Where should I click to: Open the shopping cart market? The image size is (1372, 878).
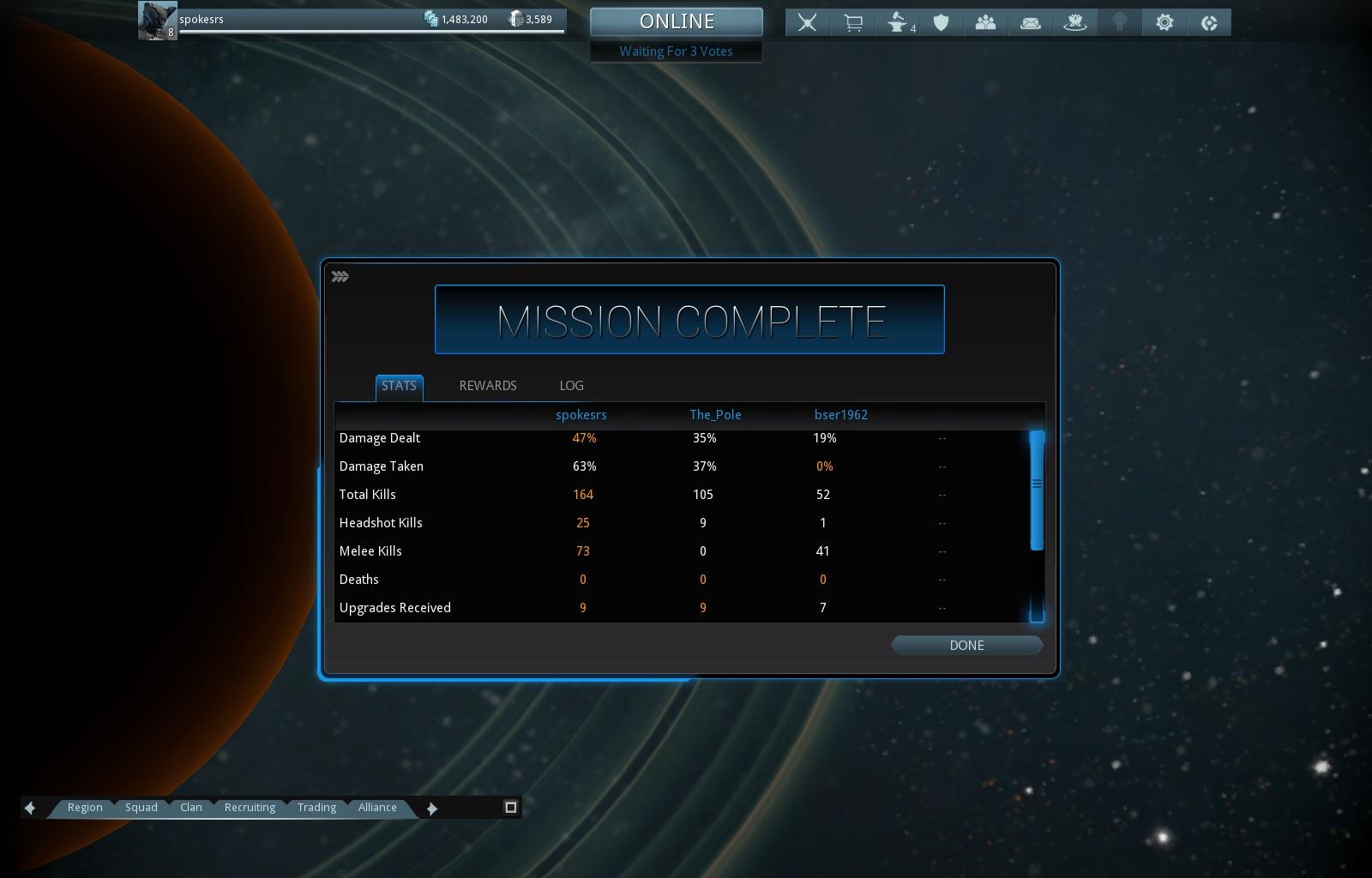coord(852,23)
